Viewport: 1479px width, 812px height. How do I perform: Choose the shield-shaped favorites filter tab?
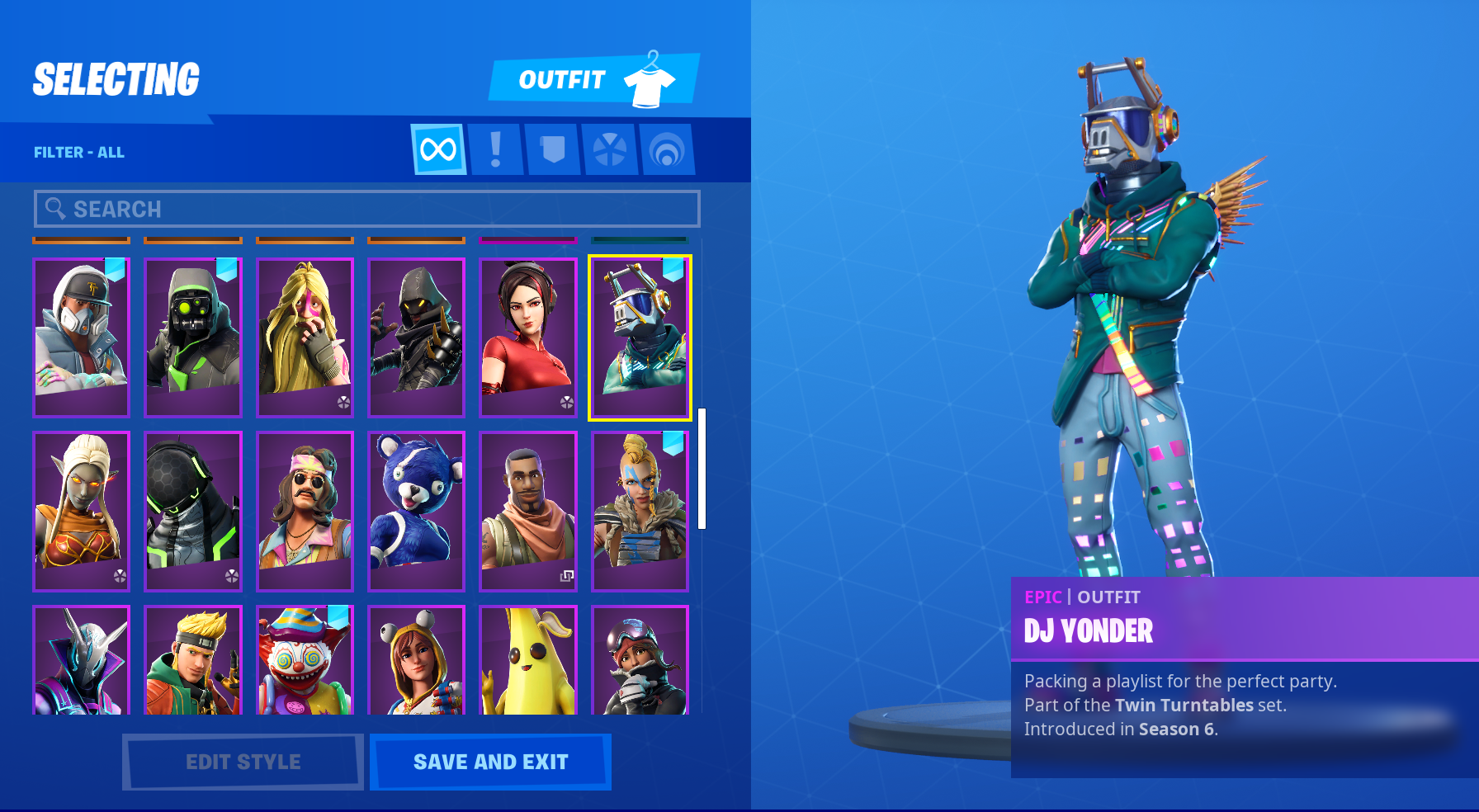552,150
